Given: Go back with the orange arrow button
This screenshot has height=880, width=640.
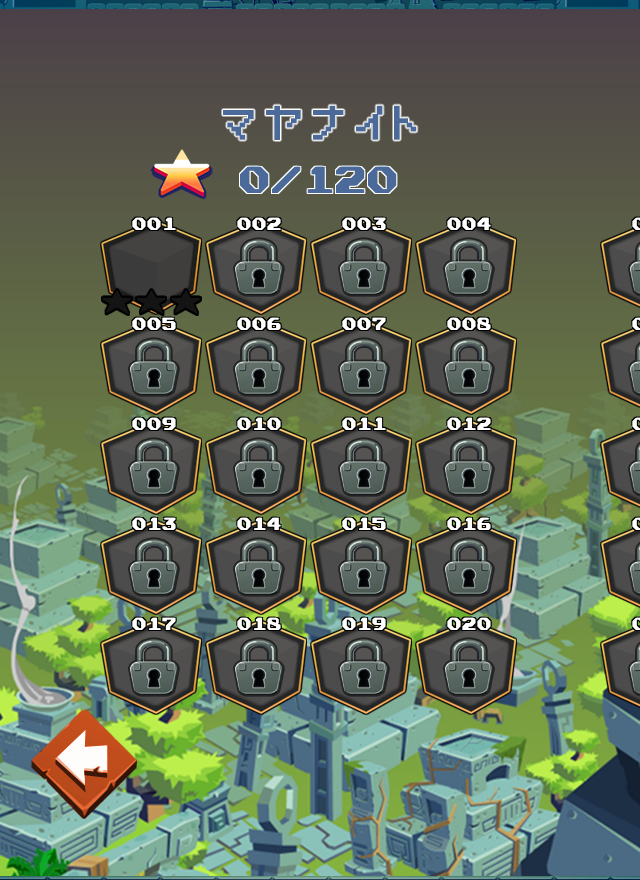Looking at the screenshot, I should (84, 764).
